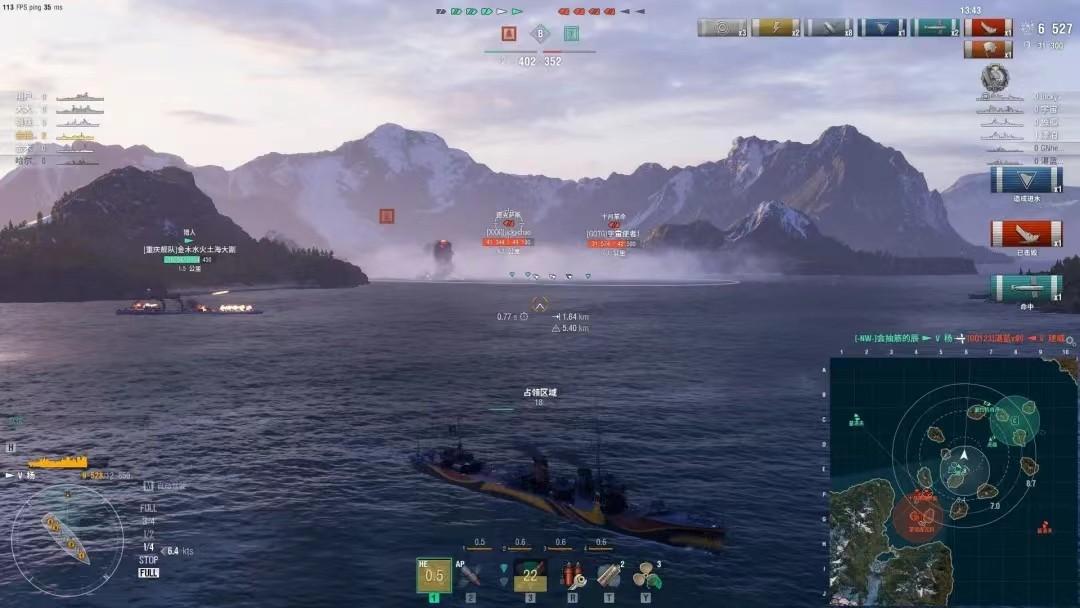1080x608 pixels.
Task: Click the red 'destroyed' ribbon at top
Action: click(x=988, y=28)
